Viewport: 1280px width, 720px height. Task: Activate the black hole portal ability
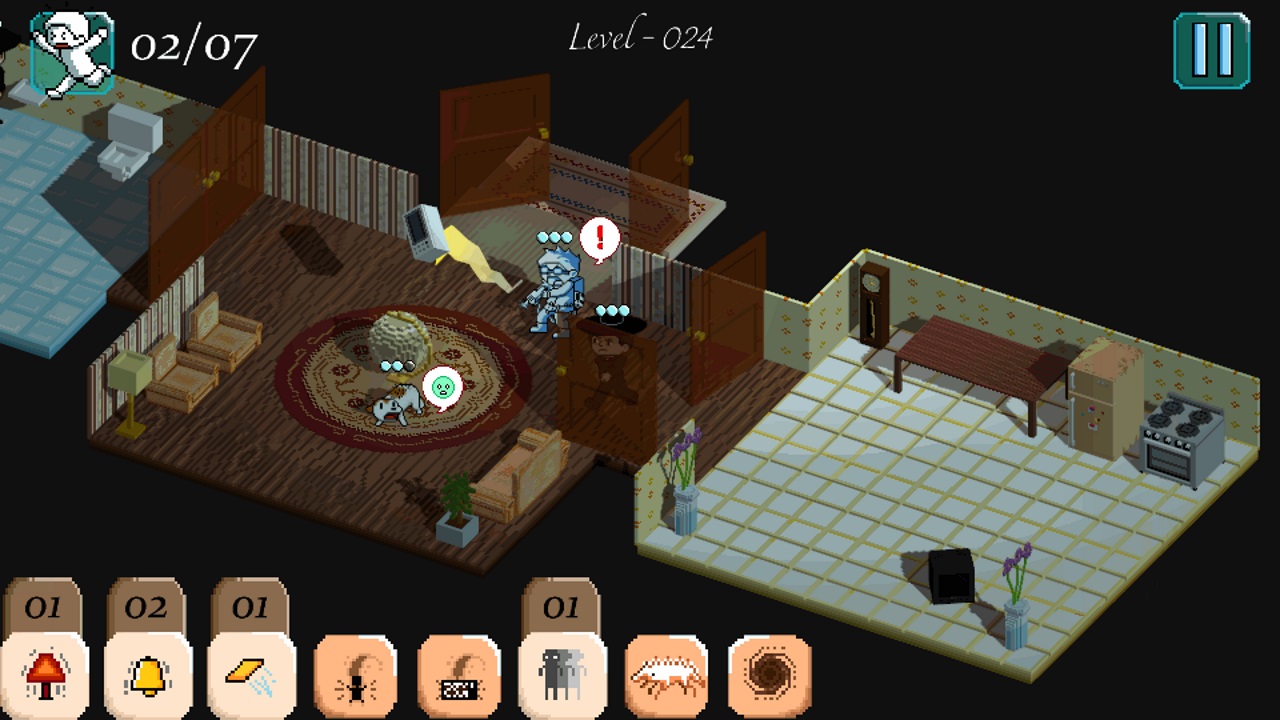coord(768,672)
